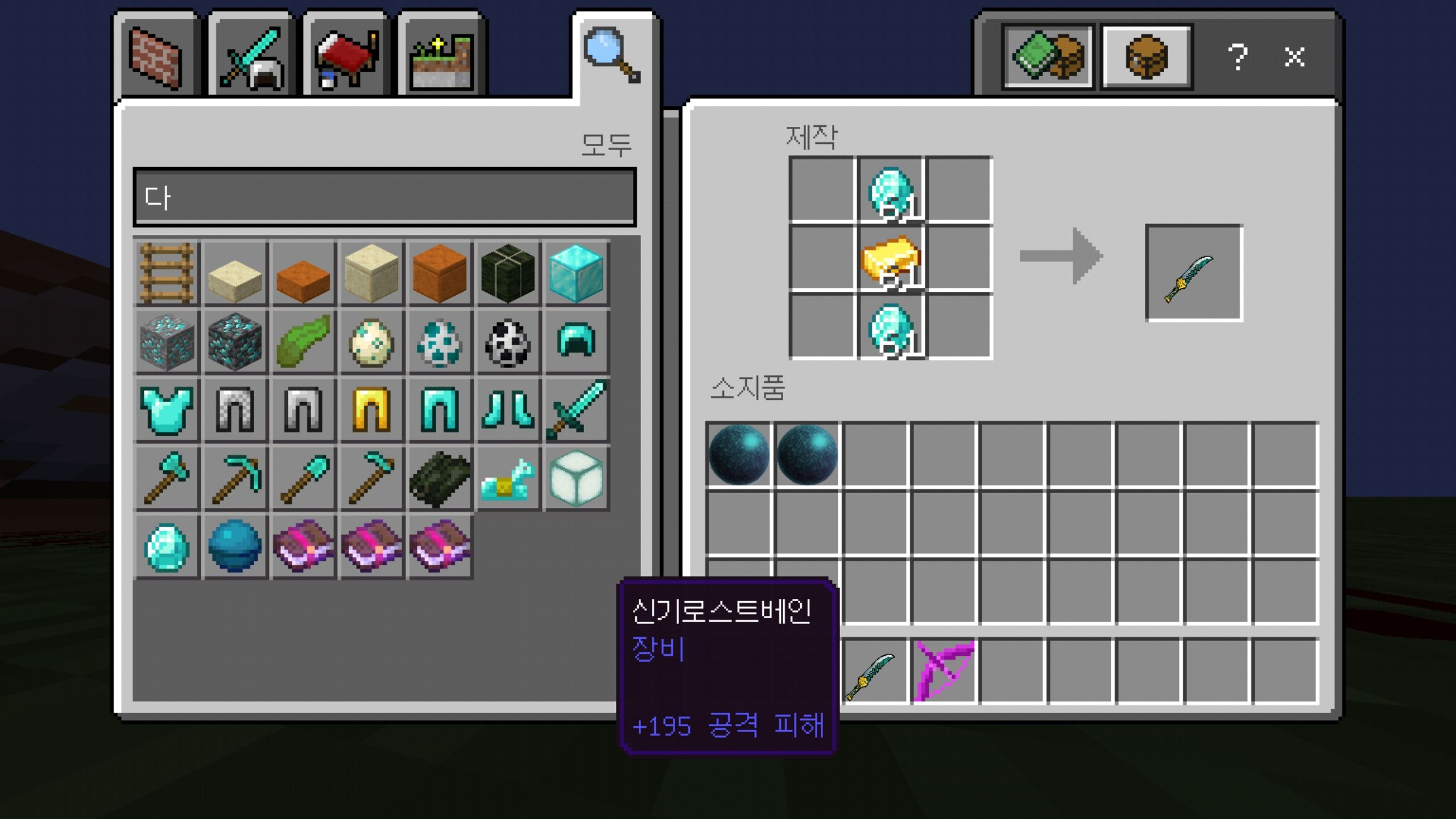Choose the diamond sword in search results
1456x819 pixels.
(x=576, y=410)
